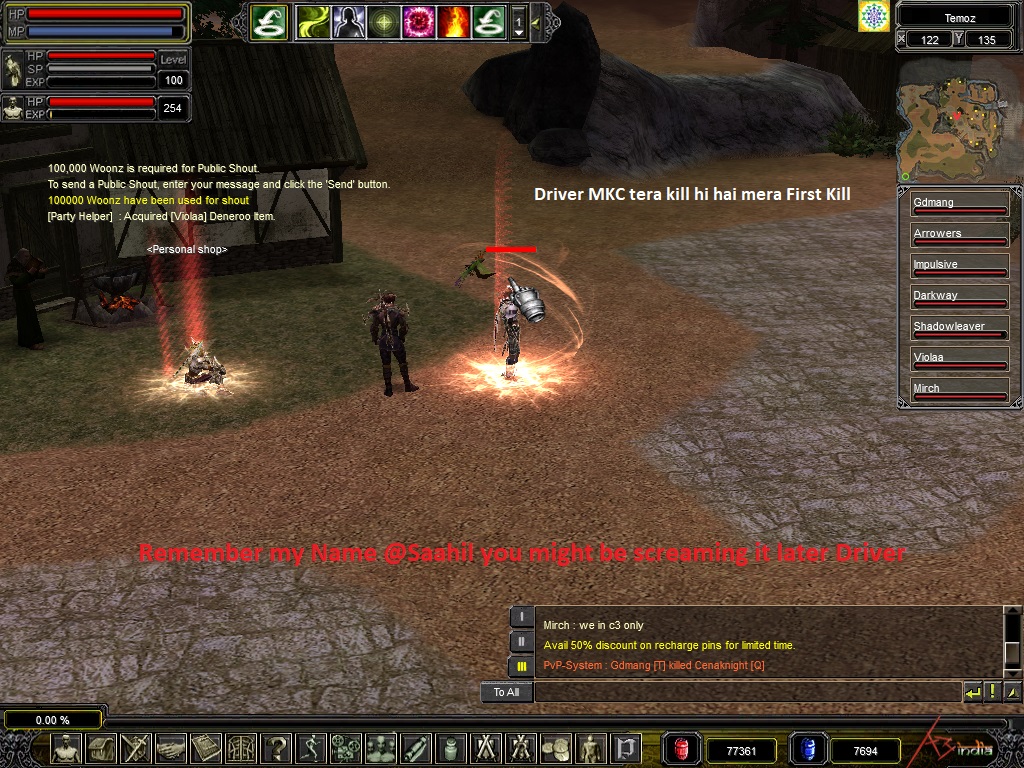Image resolution: width=1024 pixels, height=768 pixels.
Task: Cast the yellow-green swirl skill
Action: pyautogui.click(x=312, y=21)
